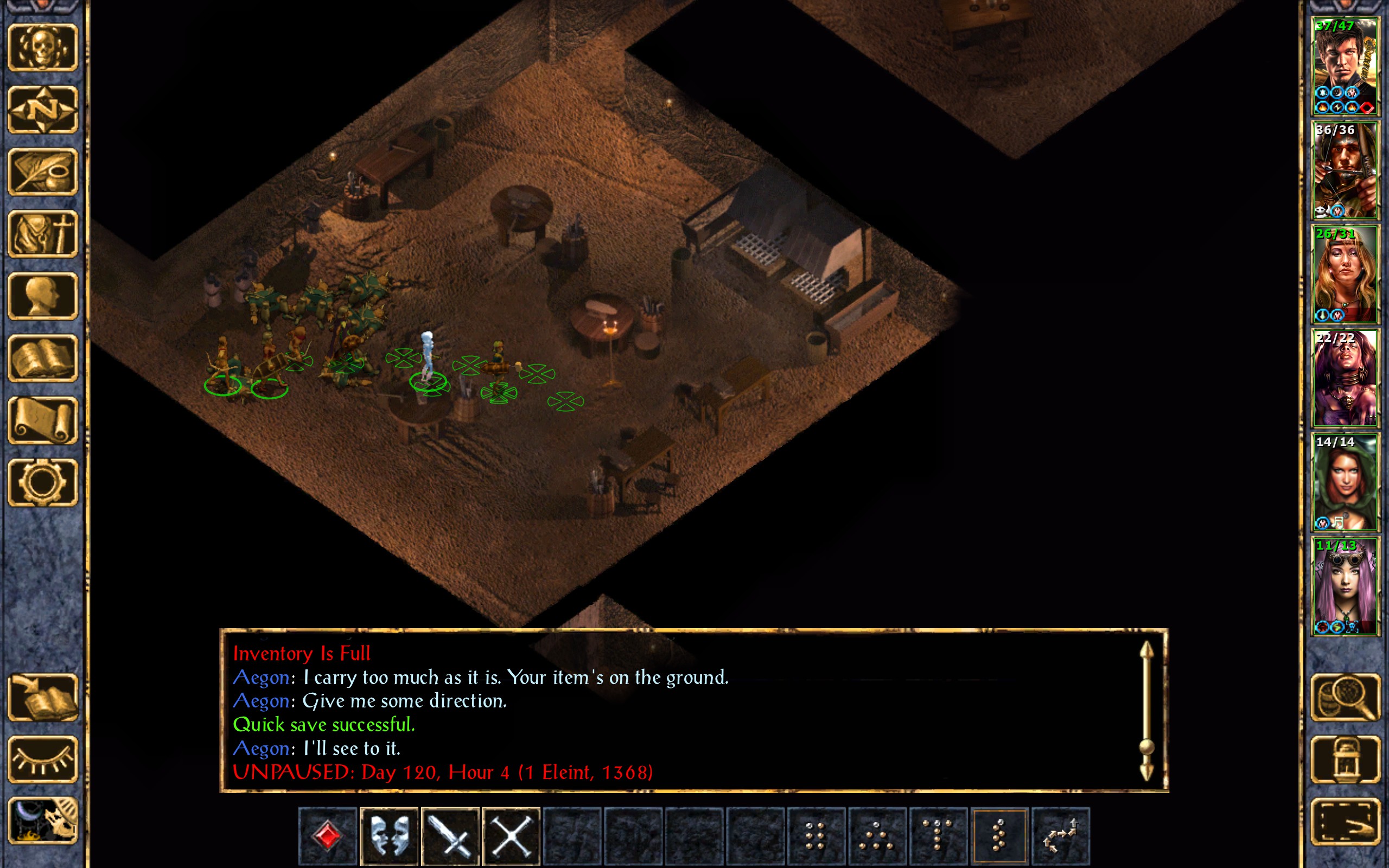
Task: Activate the red gem guard button
Action: pos(328,836)
